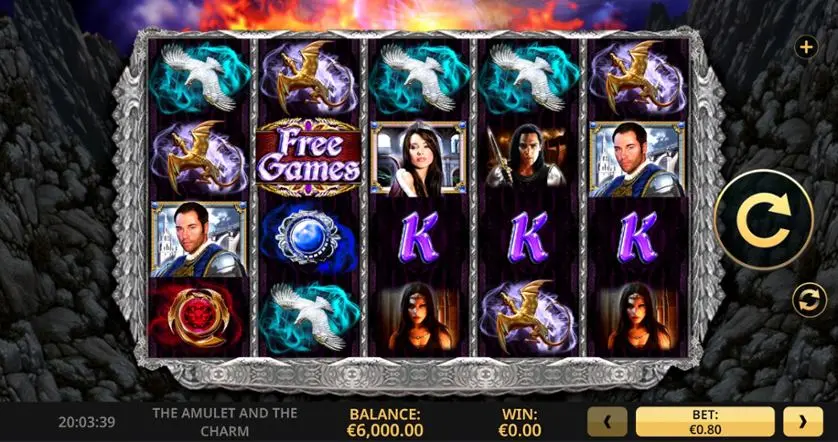Spin the reels with the large circular arrow button
This screenshot has width=838, height=442.
764,220
